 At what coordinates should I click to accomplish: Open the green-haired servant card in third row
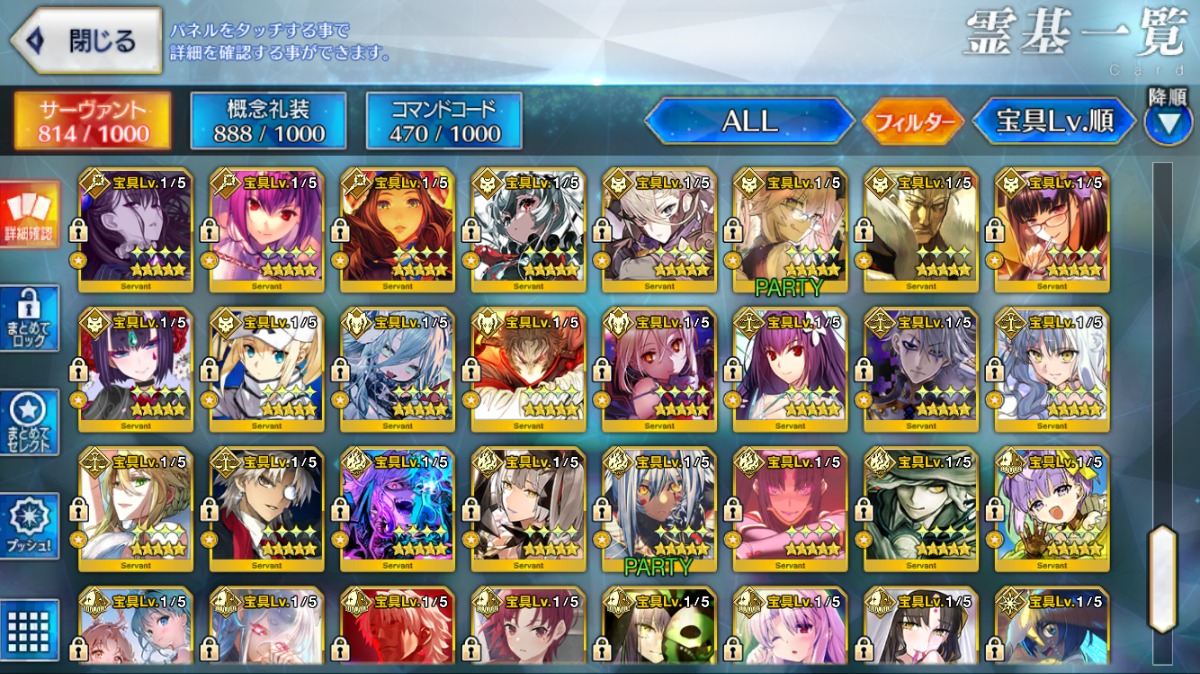click(135, 509)
